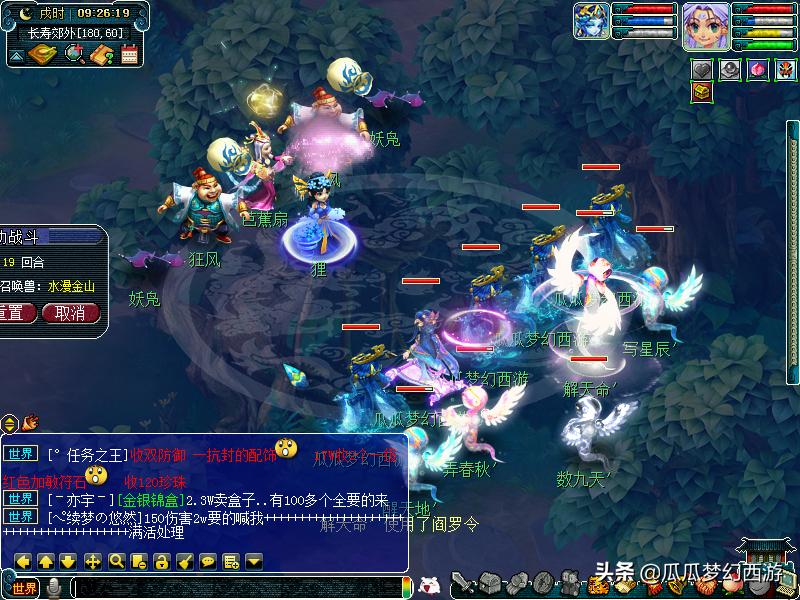Clear chat with the broom button
800x600 pixels.
point(185,561)
